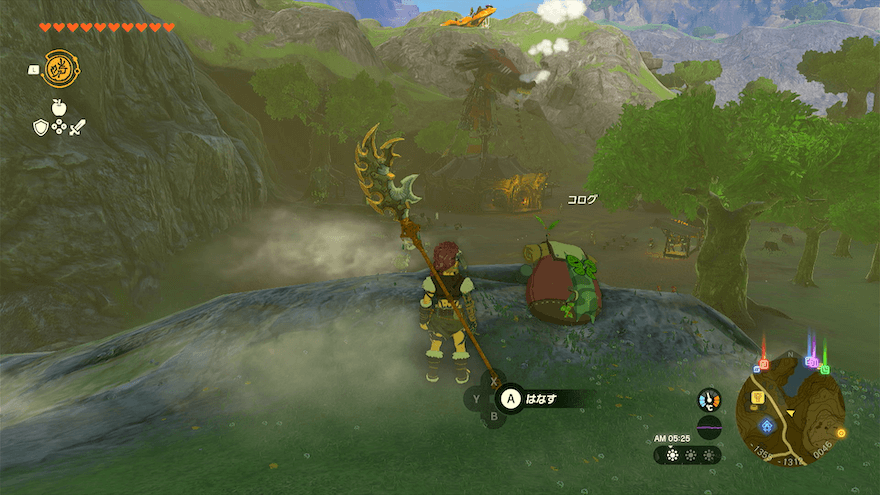Select the yellow goblet marker on minimap
The height and width of the screenshot is (495, 880).
[x=757, y=398]
